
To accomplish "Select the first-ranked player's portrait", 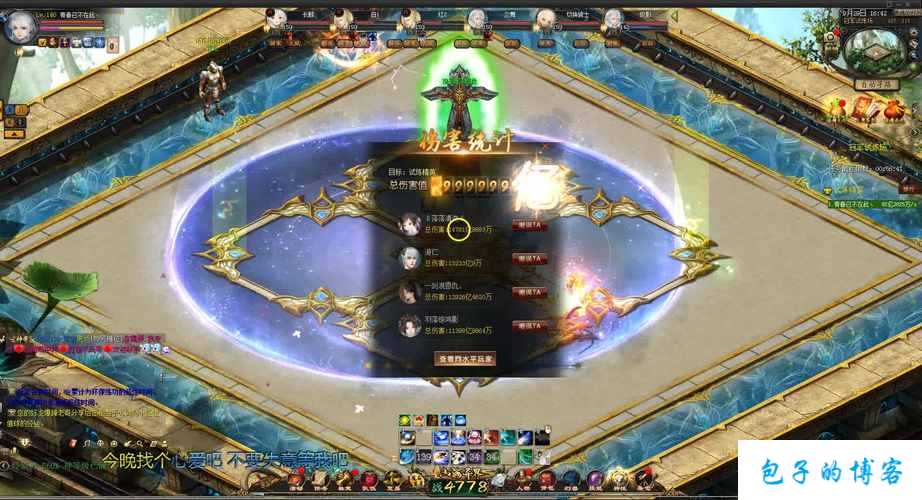I will (x=409, y=224).
